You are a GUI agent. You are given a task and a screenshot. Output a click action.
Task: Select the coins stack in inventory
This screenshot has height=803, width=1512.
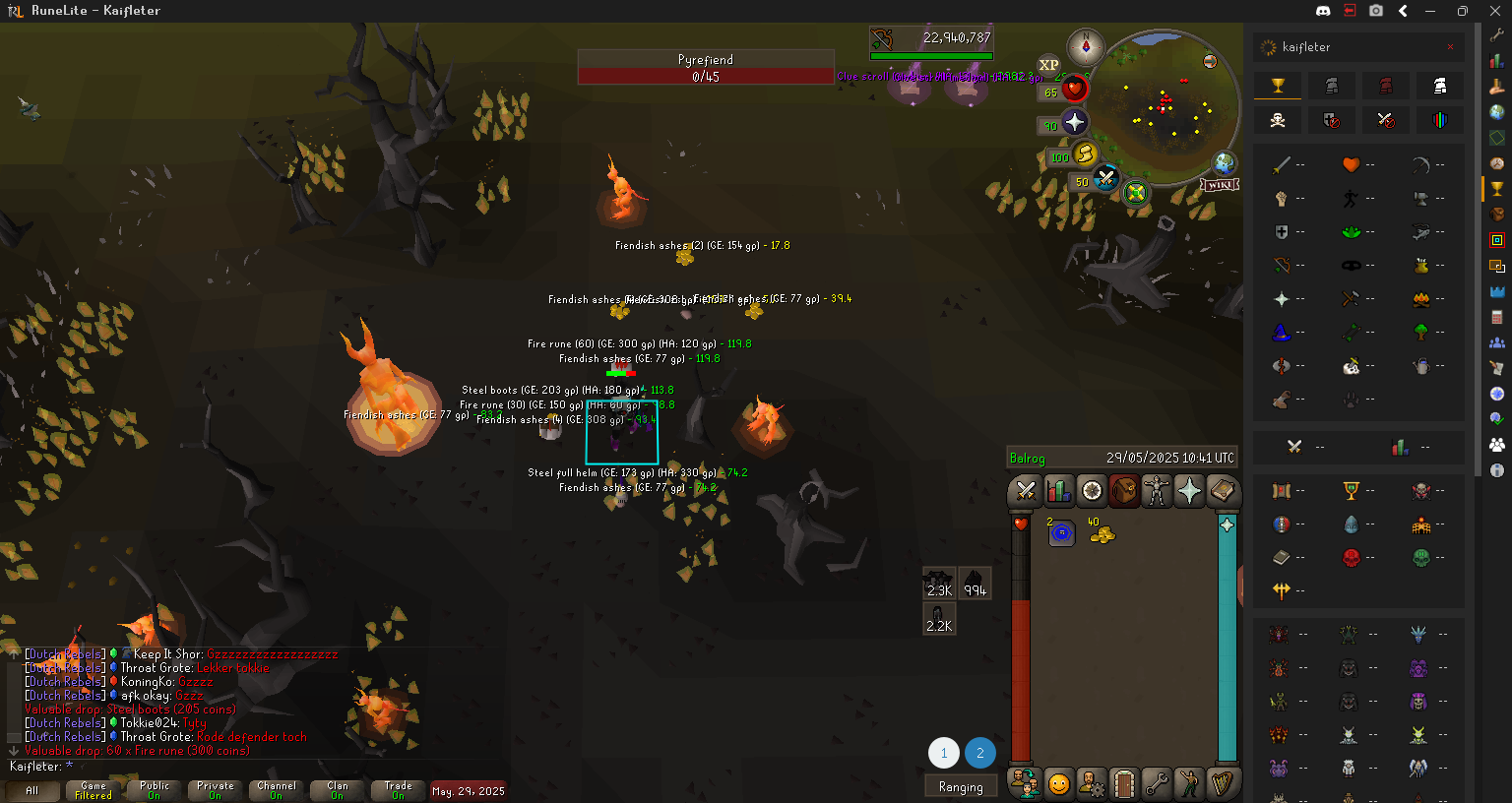[1102, 532]
